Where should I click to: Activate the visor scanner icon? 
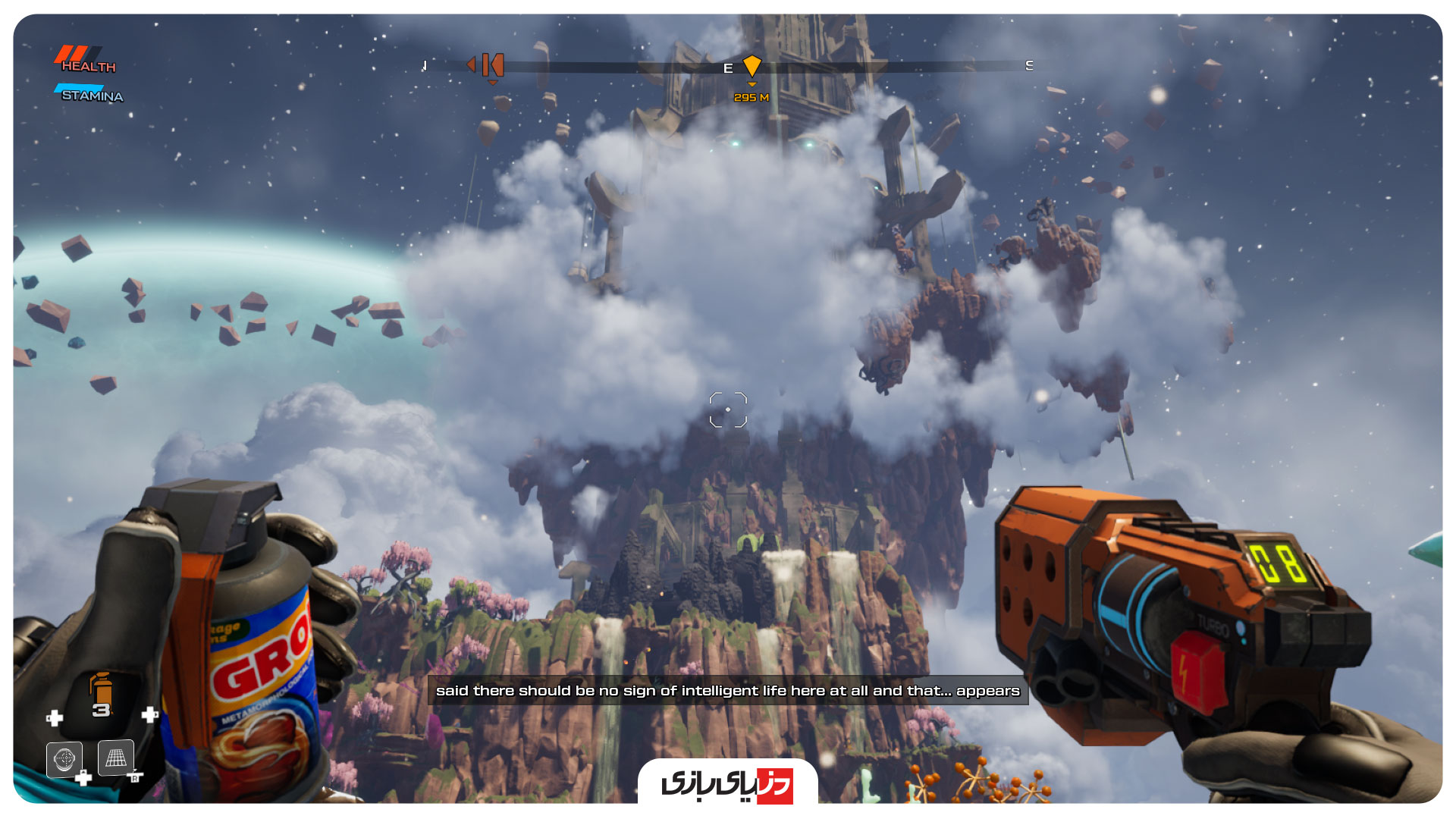tap(64, 758)
